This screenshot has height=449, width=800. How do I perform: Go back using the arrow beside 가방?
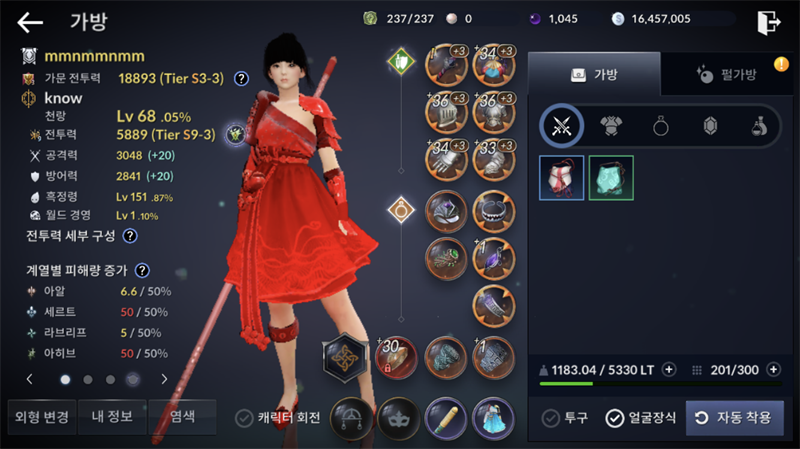coord(30,22)
